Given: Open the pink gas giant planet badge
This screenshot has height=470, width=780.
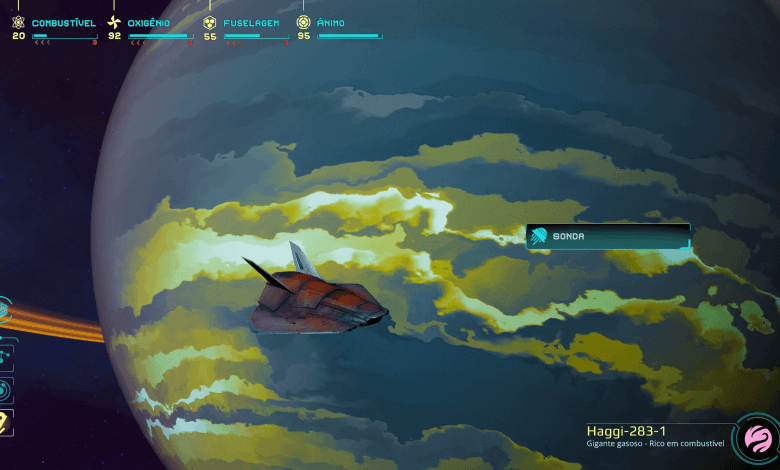Looking at the screenshot, I should pos(755,440).
